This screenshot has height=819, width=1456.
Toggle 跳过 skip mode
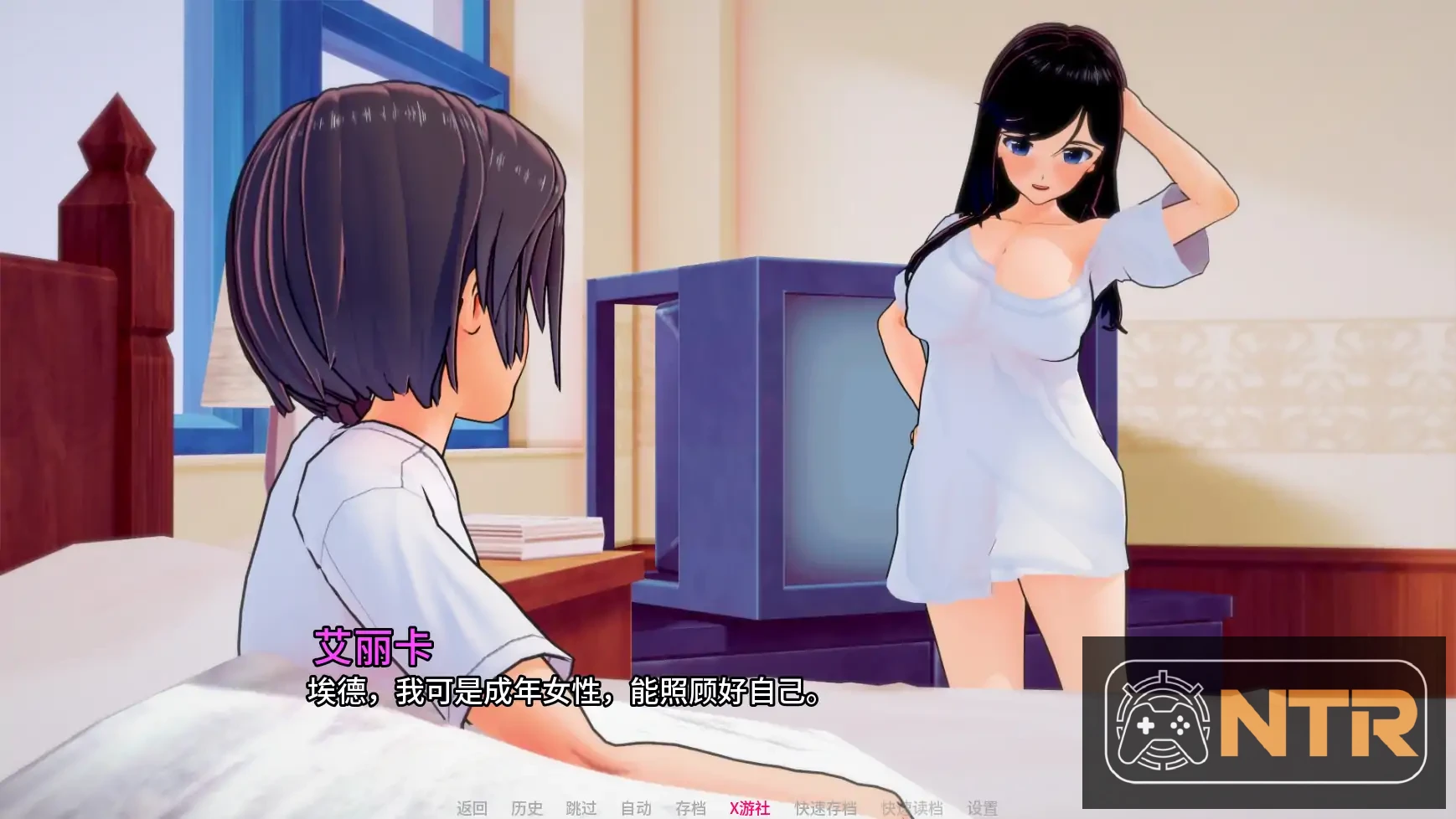click(581, 809)
